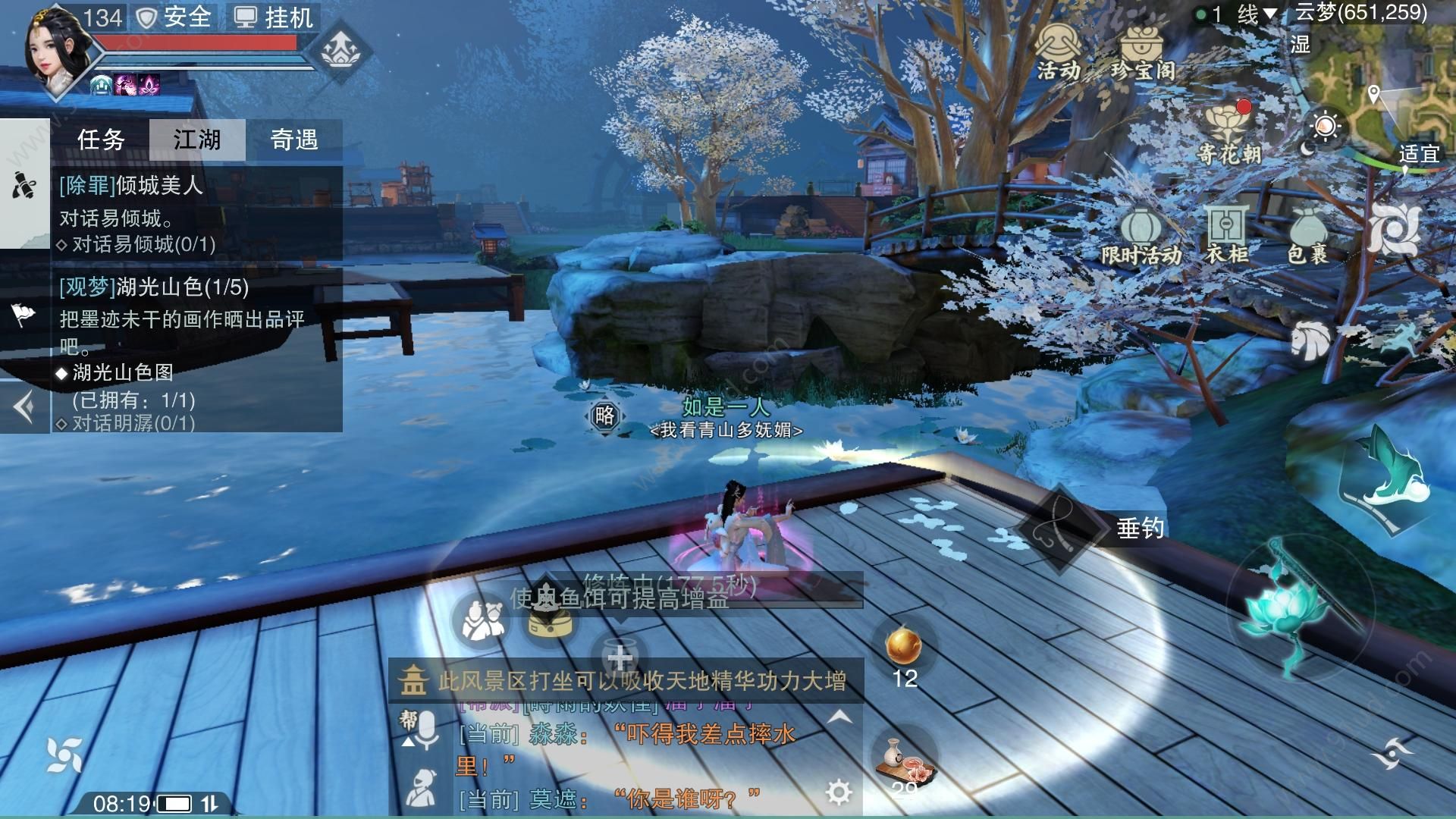Image resolution: width=1456 pixels, height=819 pixels.
Task: Select the 江湖 tab
Action: (x=197, y=140)
